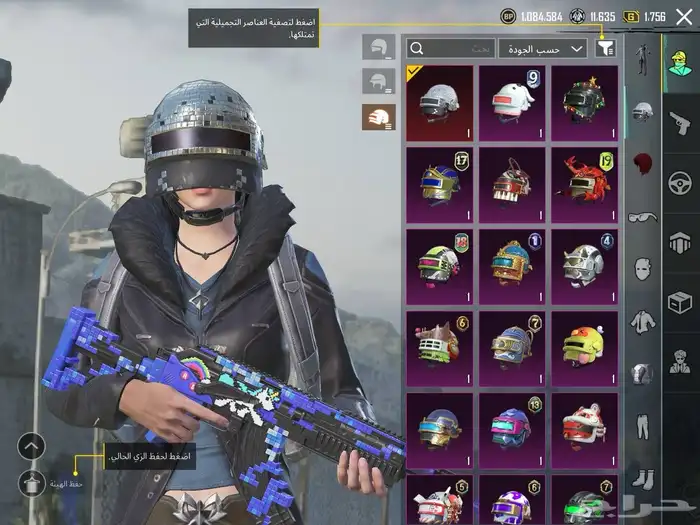Open the box crate category tab
Image resolution: width=700 pixels, height=525 pixels.
click(x=680, y=302)
